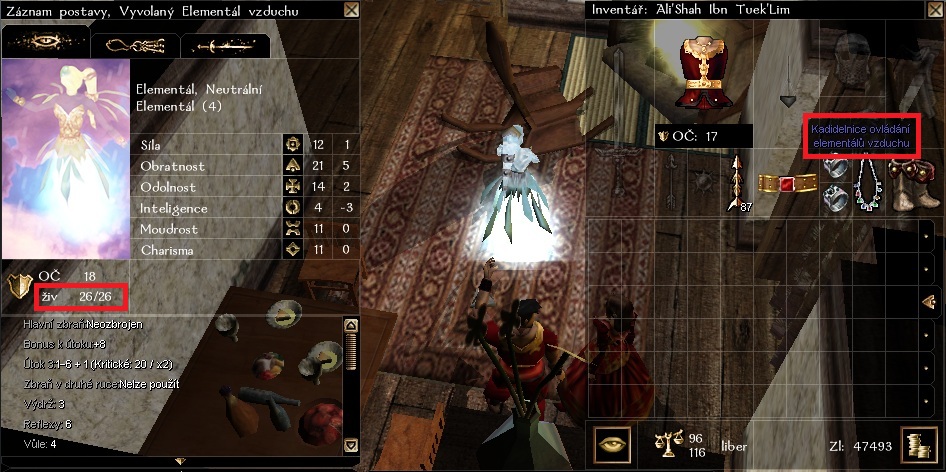Screen dimensions: 946x472
Task: Select the eye tab in character record
Action: (45, 44)
